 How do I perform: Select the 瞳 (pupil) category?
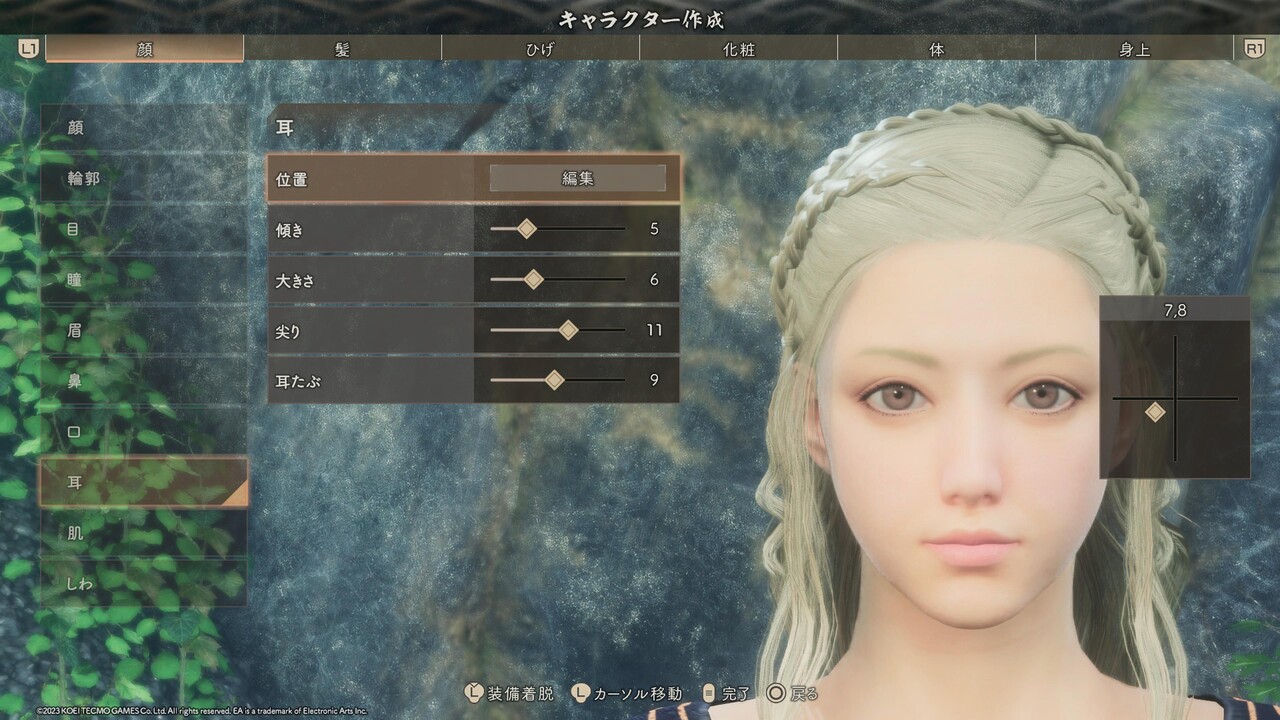coord(143,280)
